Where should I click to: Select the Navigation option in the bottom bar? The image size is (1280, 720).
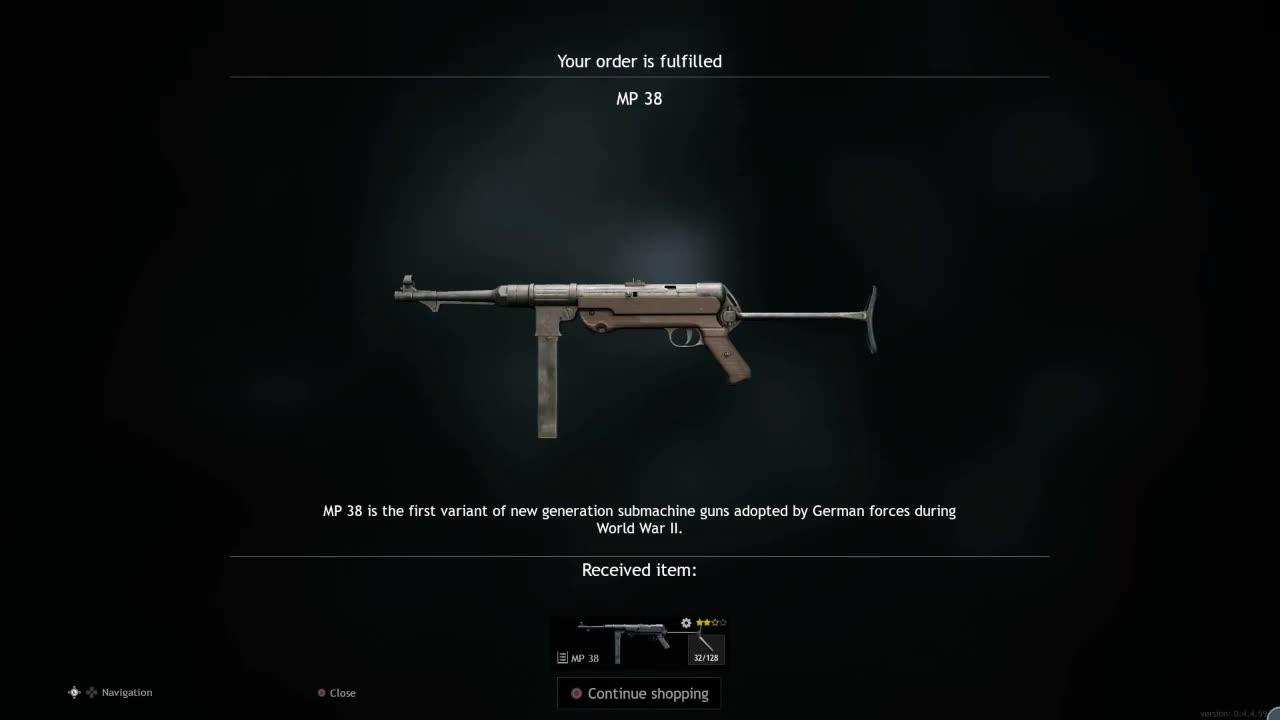click(125, 692)
